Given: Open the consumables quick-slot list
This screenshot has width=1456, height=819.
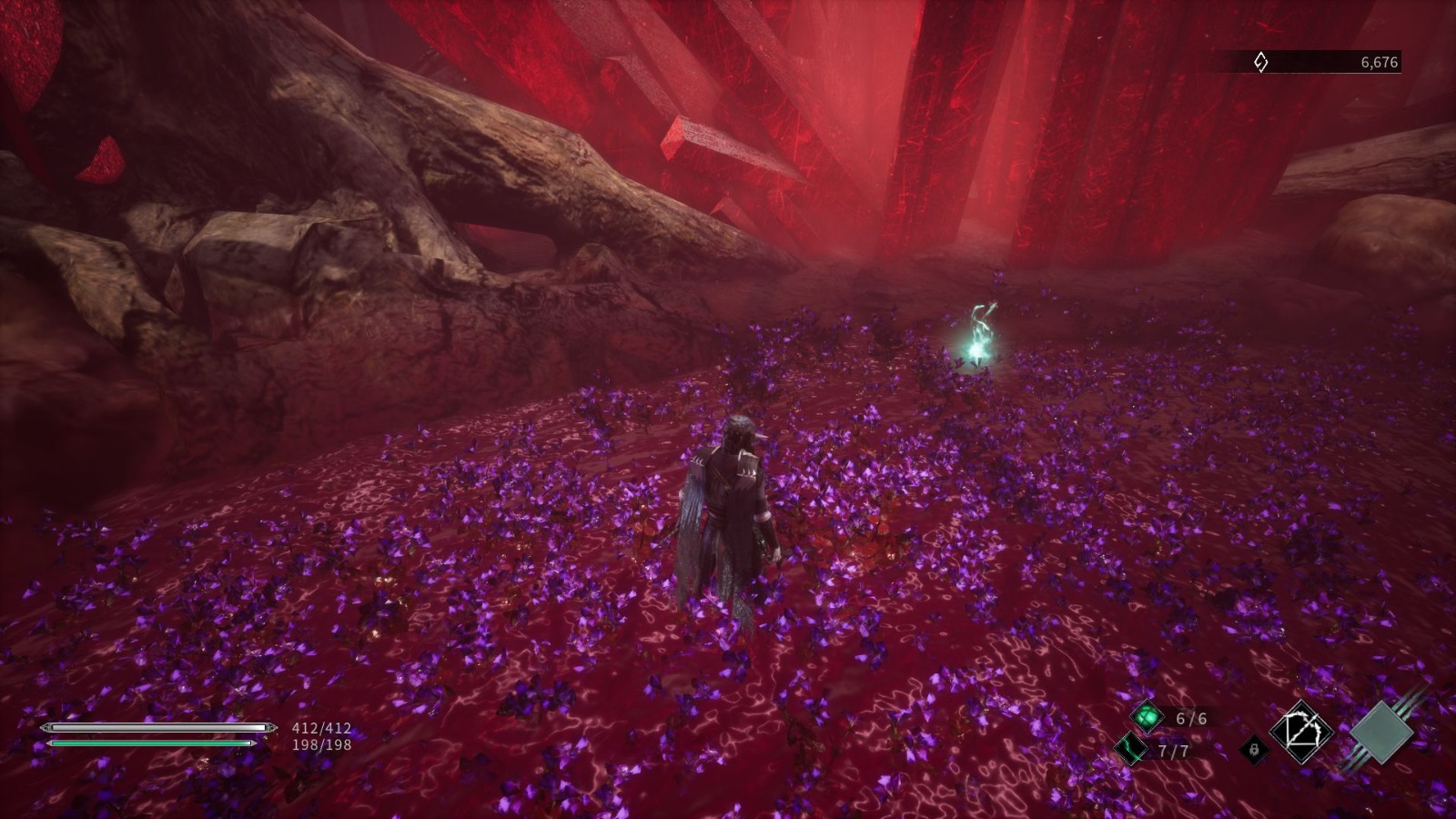Looking at the screenshot, I should (1146, 735).
